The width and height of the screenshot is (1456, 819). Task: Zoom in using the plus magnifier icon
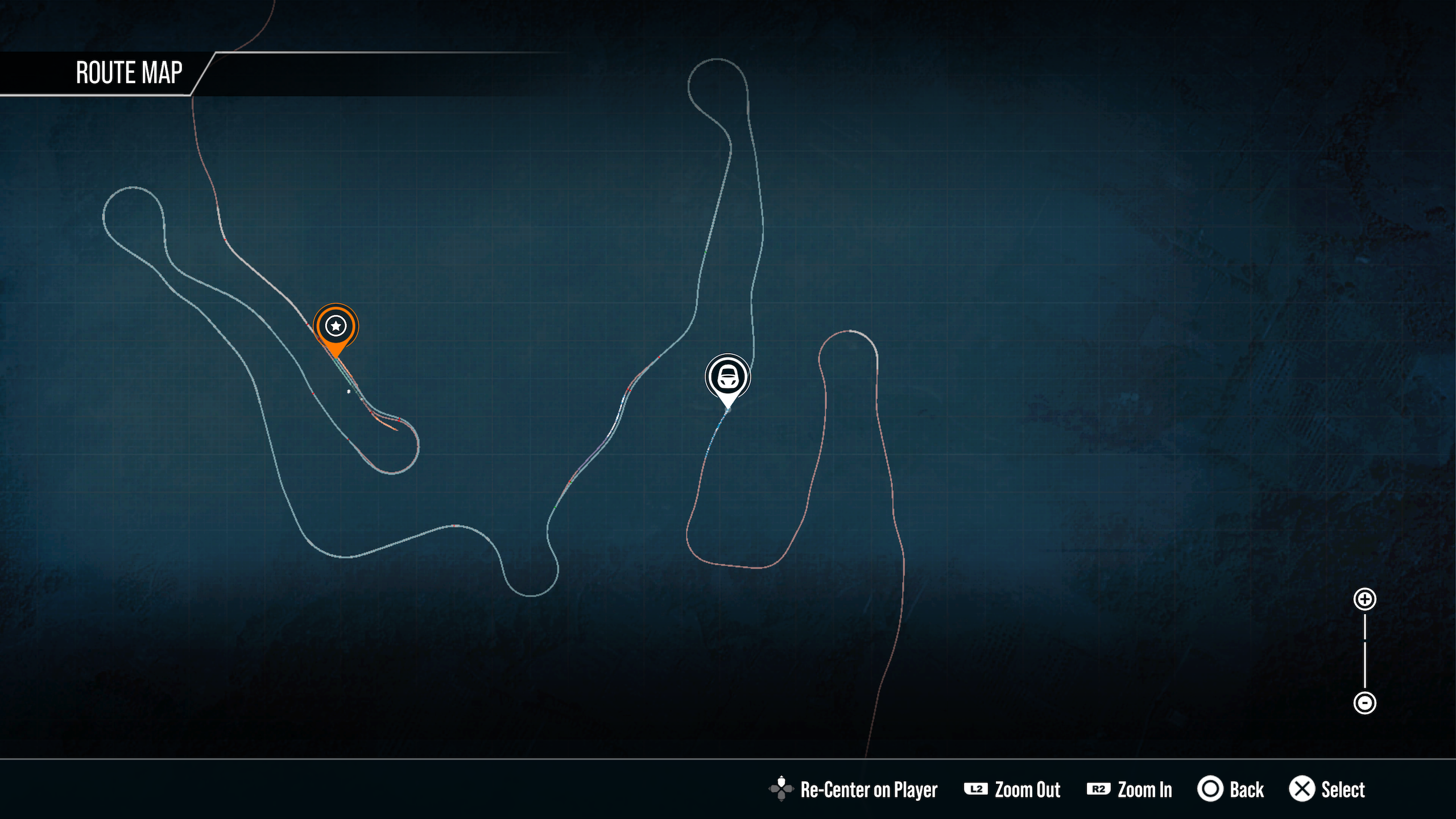(x=1364, y=599)
